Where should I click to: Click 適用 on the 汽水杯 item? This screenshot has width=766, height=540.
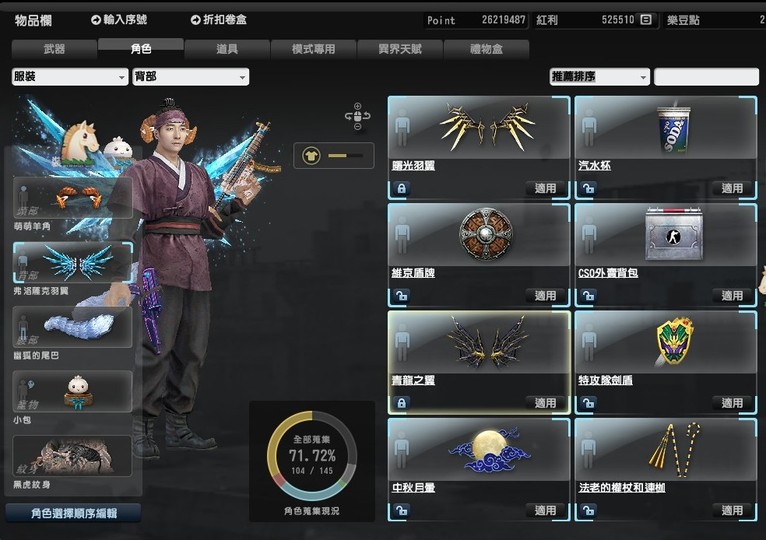pos(732,188)
